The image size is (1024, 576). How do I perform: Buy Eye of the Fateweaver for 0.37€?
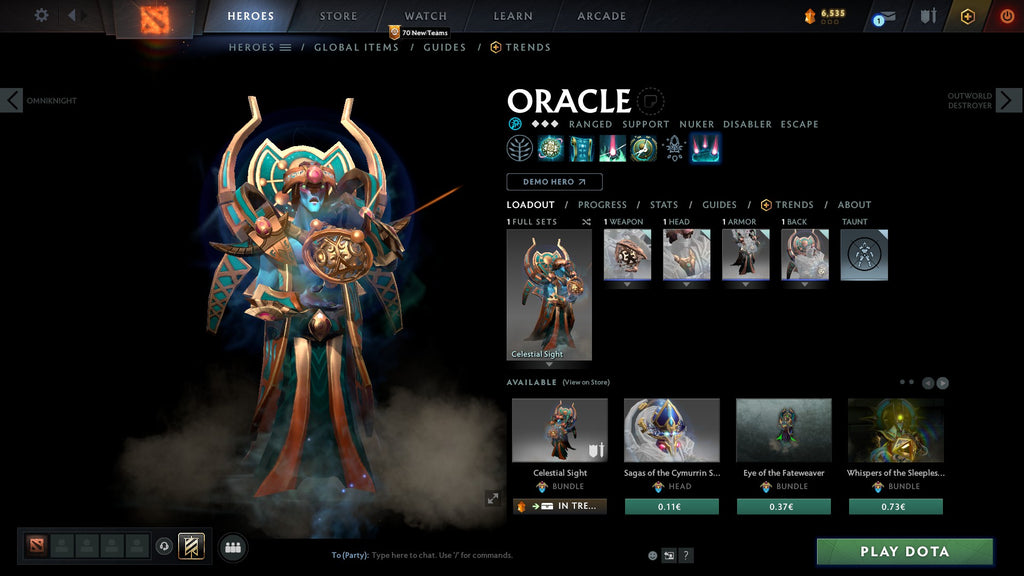pos(784,507)
